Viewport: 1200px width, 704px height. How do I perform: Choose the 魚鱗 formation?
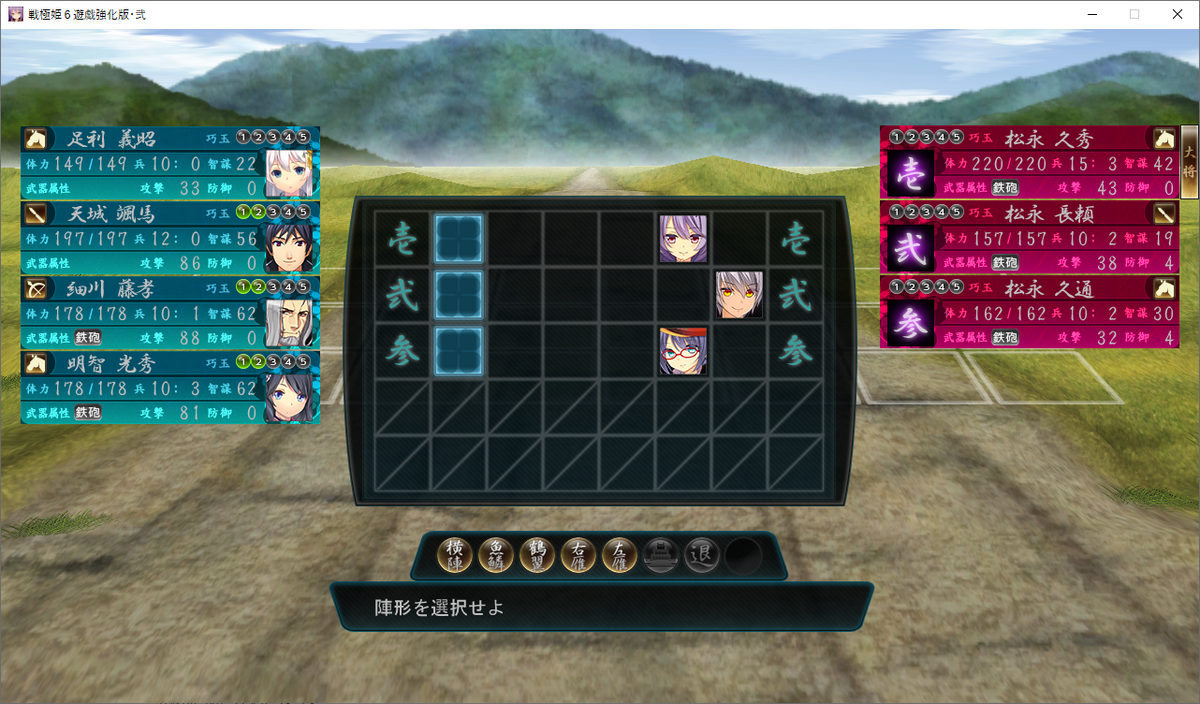[x=497, y=555]
